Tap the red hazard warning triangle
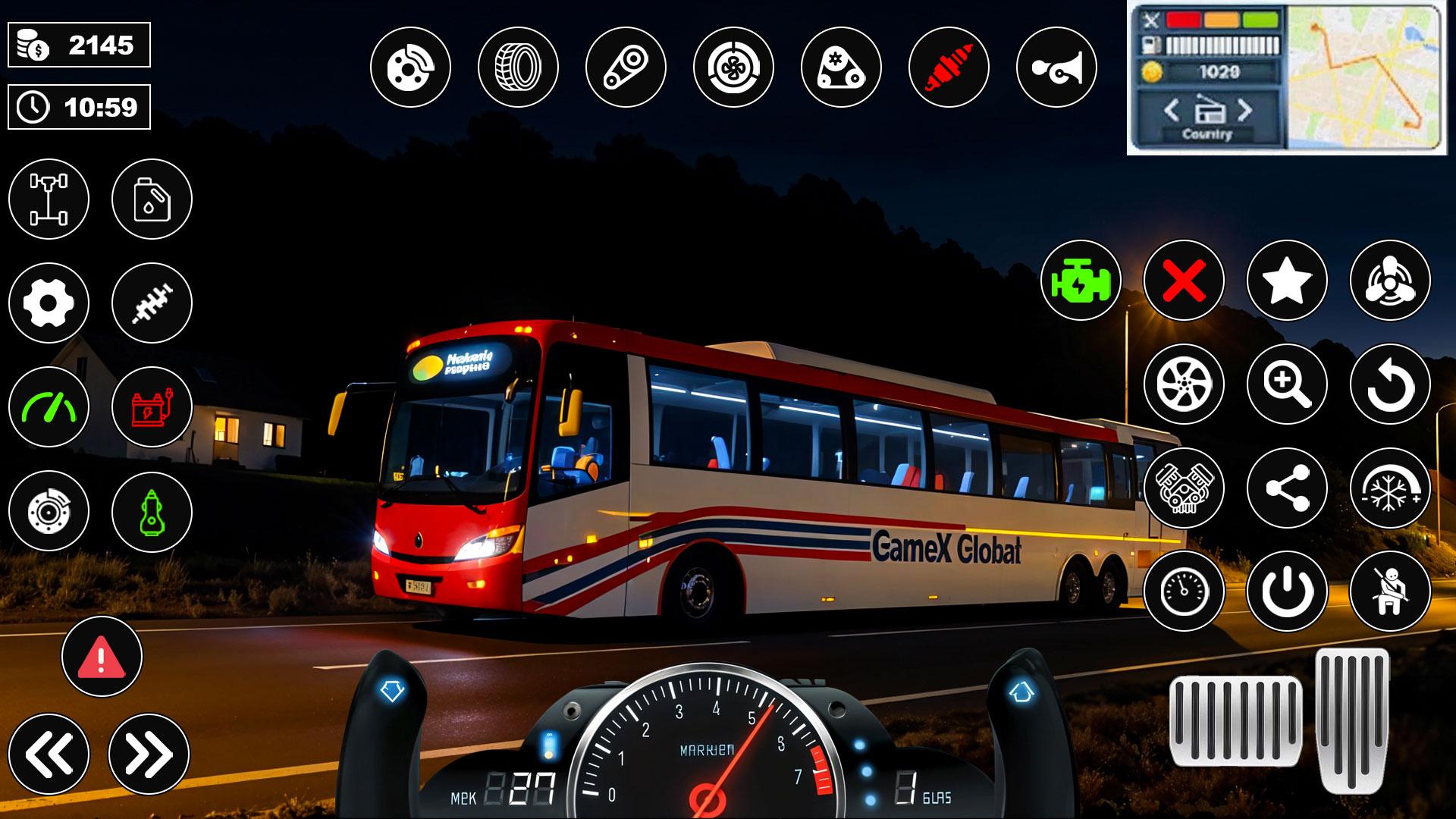 102,657
